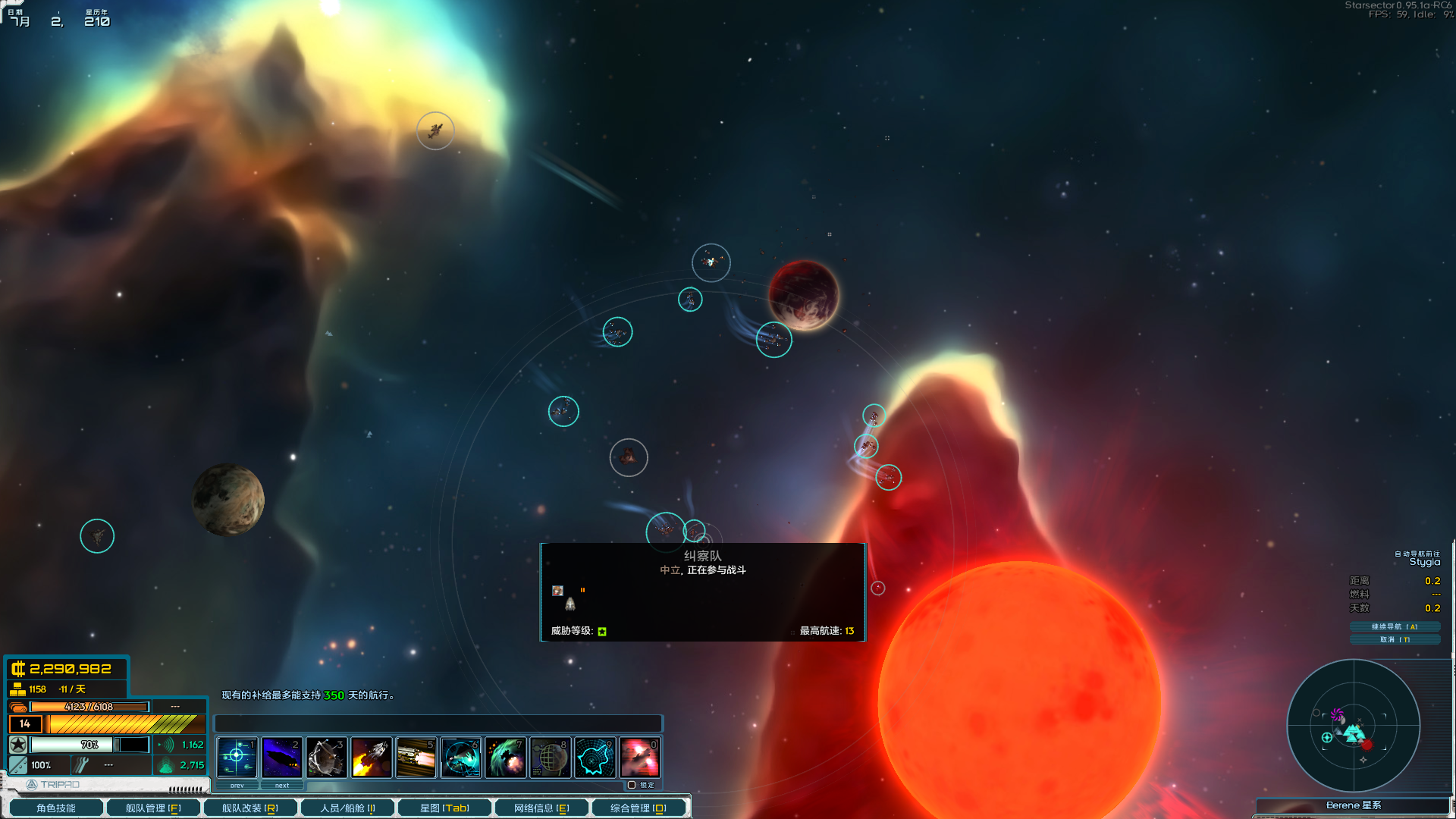Show the previous ability bar with prev
The width and height of the screenshot is (1456, 819).
point(237,786)
